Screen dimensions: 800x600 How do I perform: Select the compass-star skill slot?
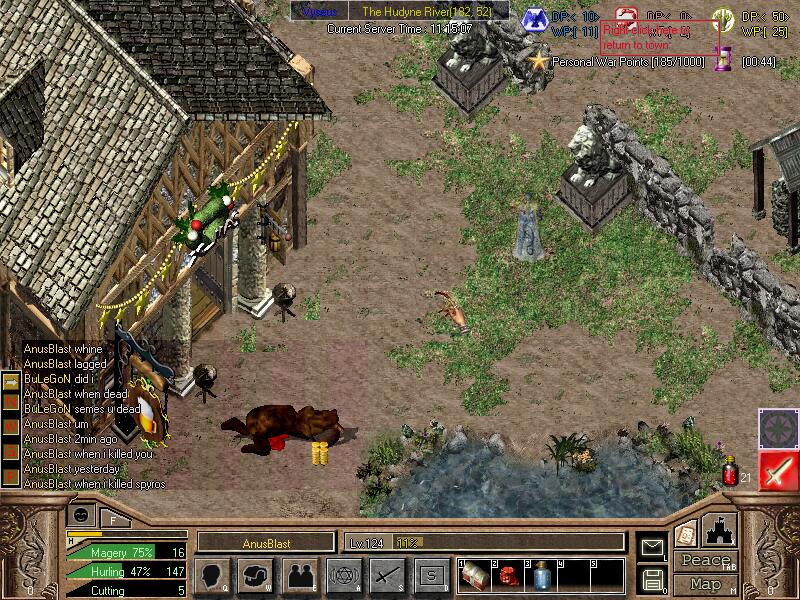(777, 428)
